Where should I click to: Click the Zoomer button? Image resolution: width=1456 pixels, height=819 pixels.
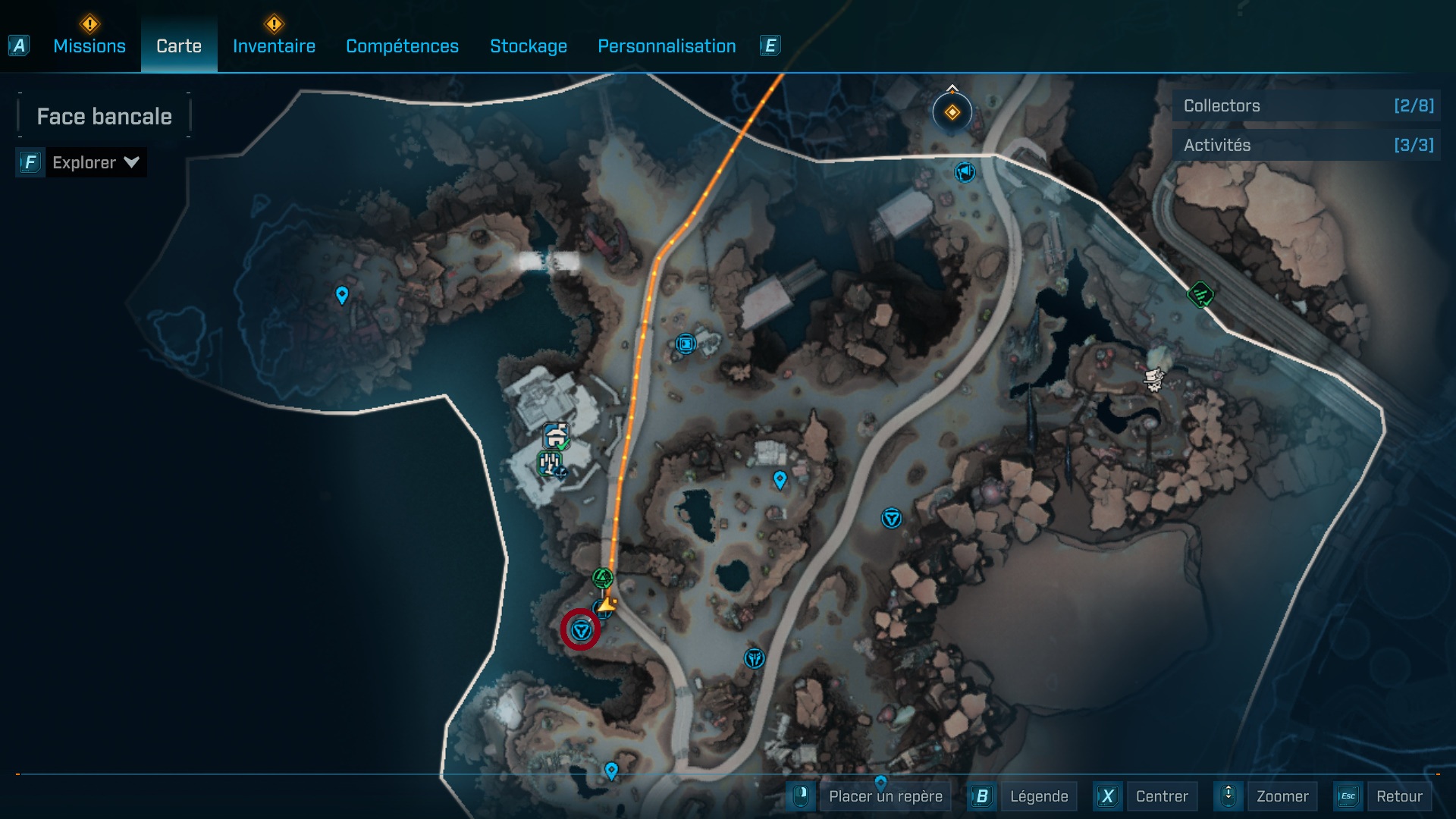[1282, 796]
